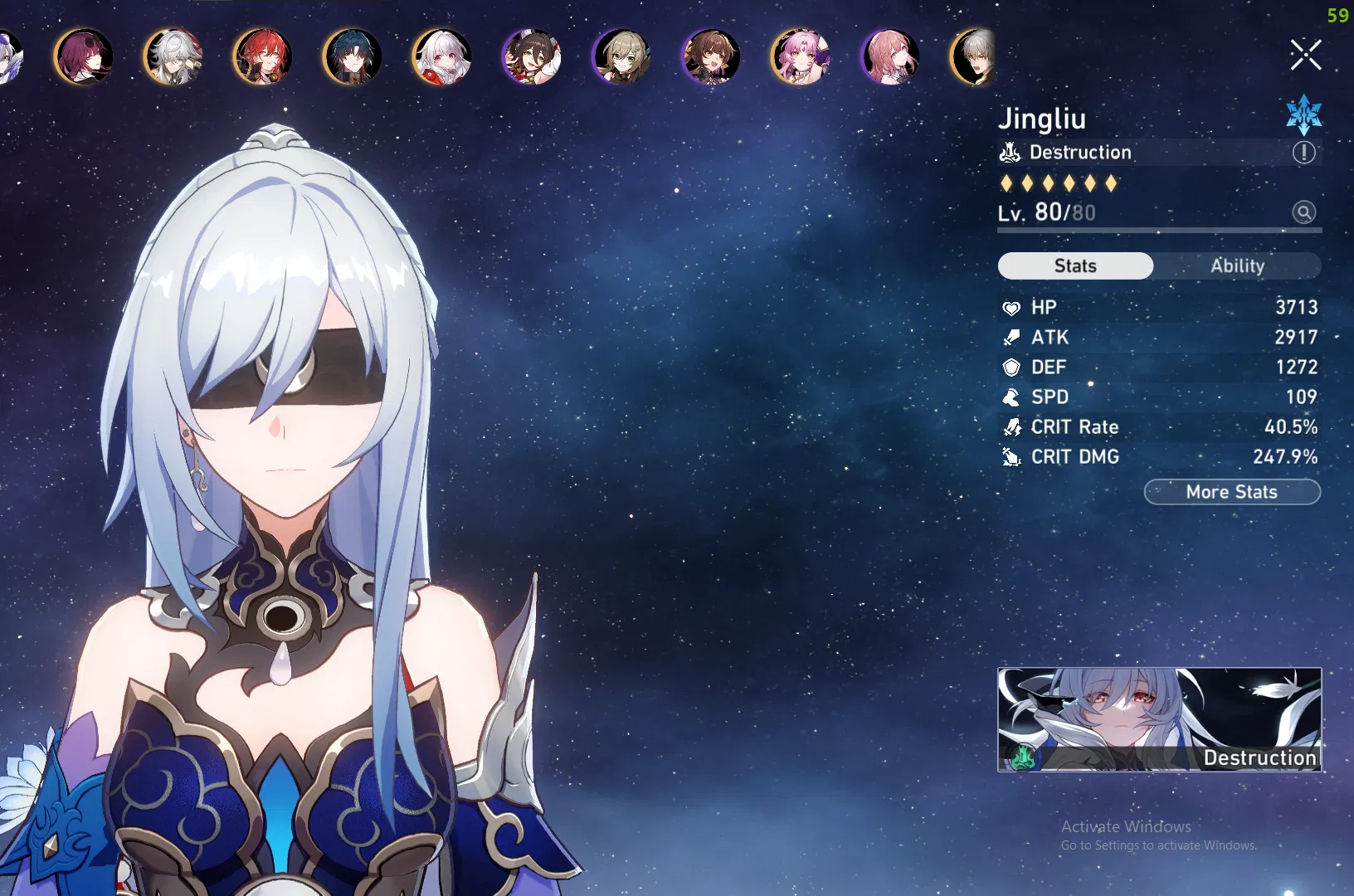Click the first eidolon diamond under Destruction
Viewport: 1354px width, 896px height.
pyautogui.click(x=1006, y=183)
